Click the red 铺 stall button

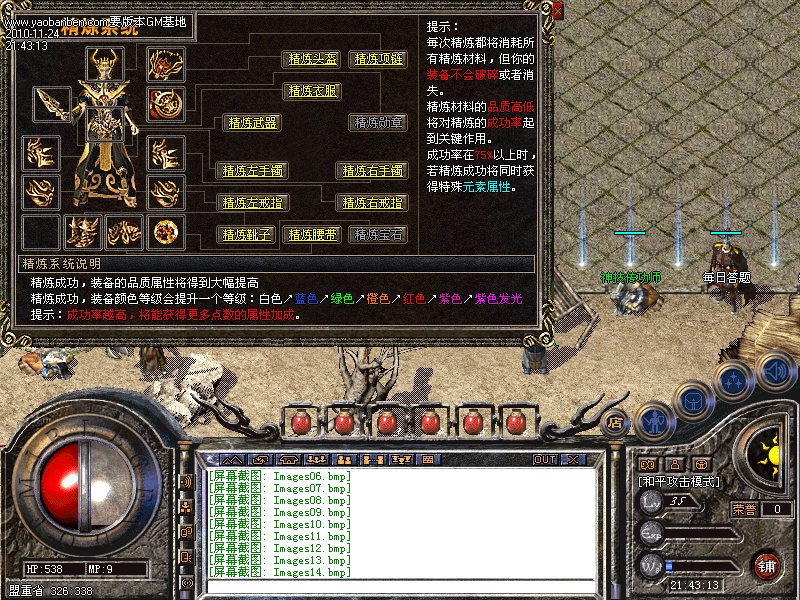(767, 565)
